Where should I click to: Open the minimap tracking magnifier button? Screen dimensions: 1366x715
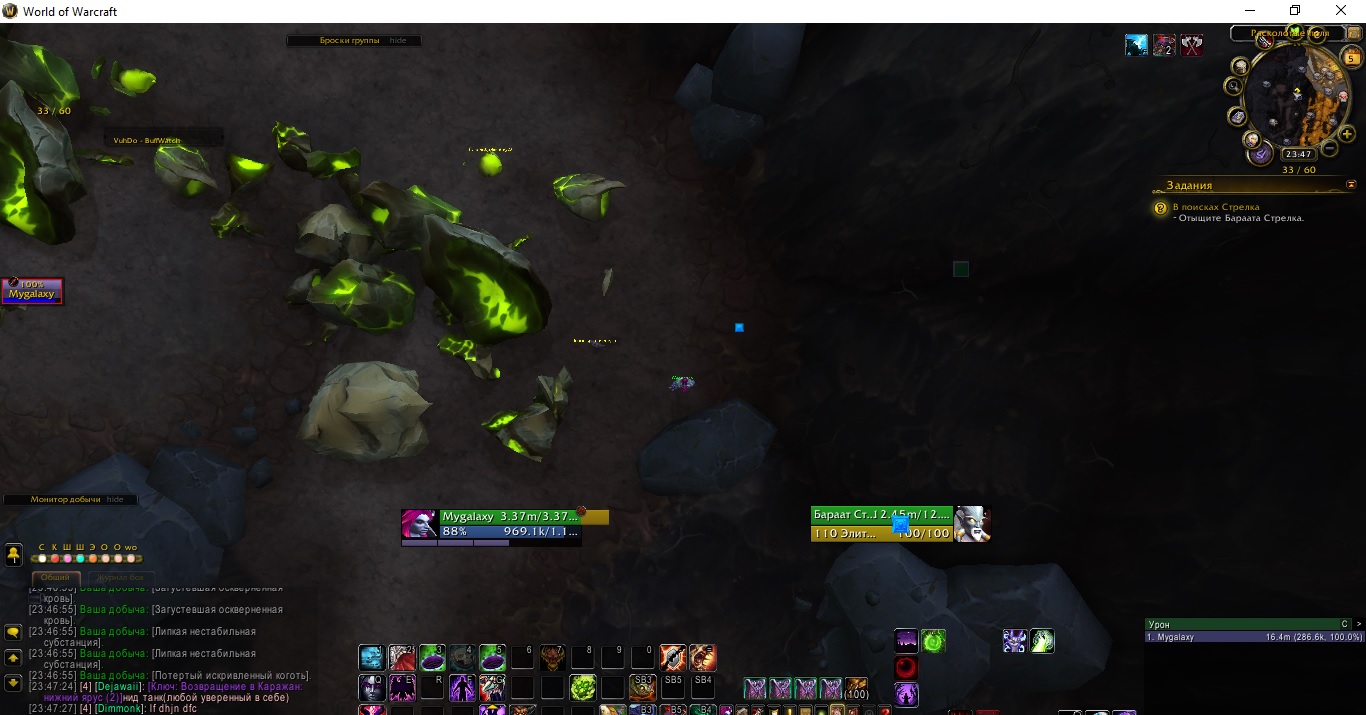1234,87
